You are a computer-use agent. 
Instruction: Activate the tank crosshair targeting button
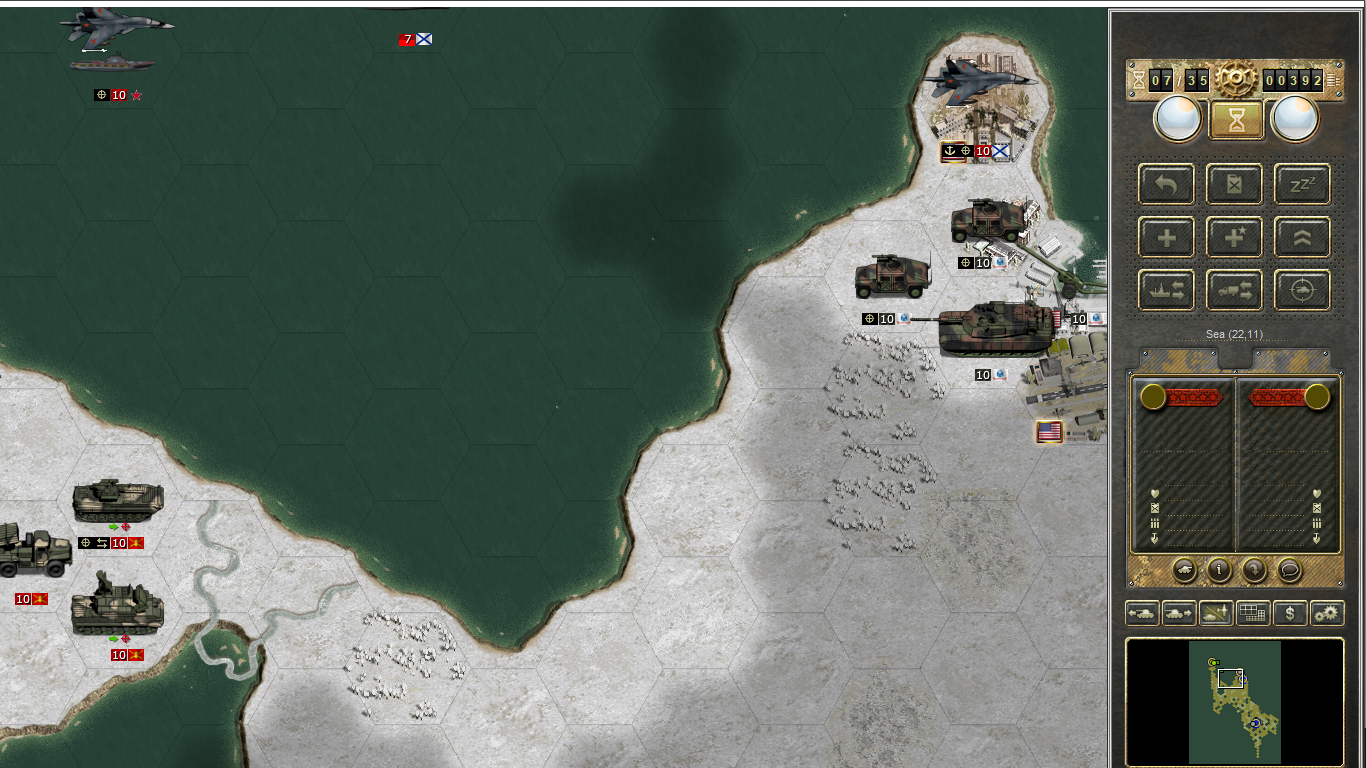click(x=1302, y=291)
